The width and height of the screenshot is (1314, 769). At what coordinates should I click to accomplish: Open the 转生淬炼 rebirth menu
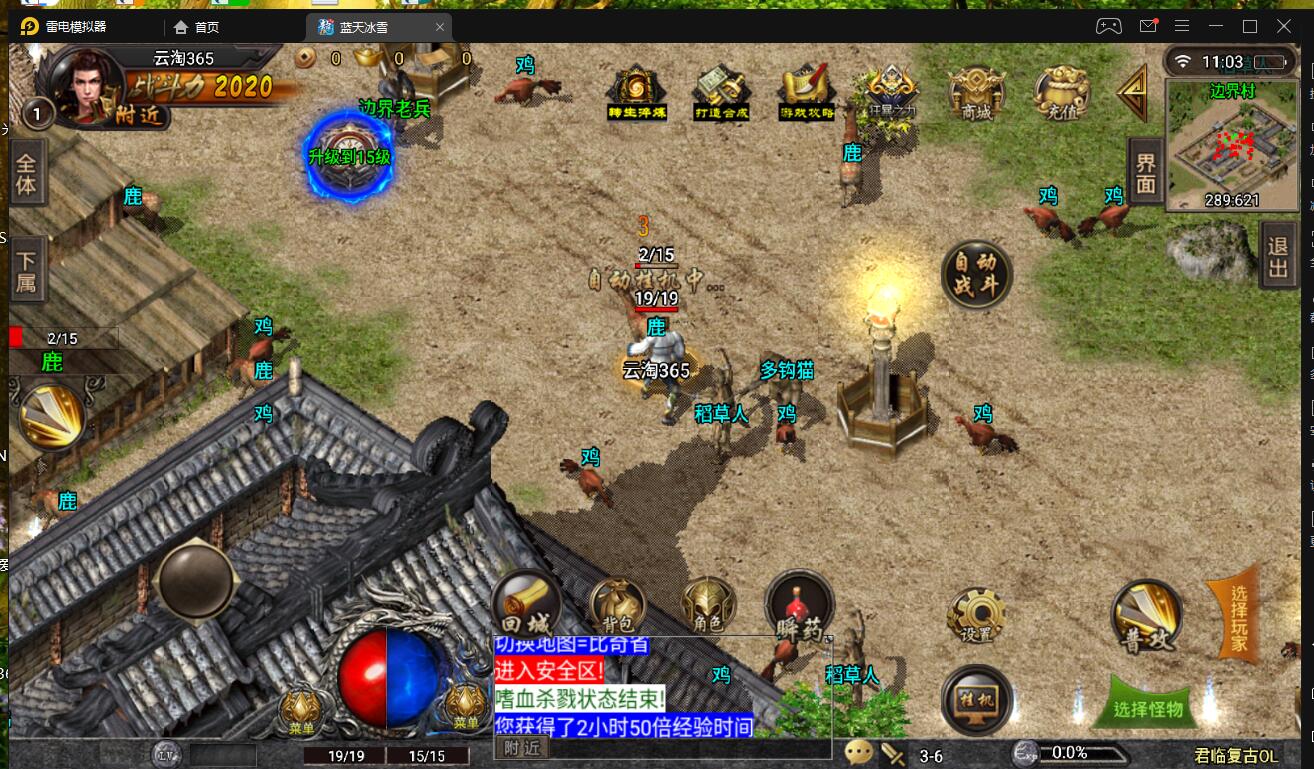click(636, 92)
